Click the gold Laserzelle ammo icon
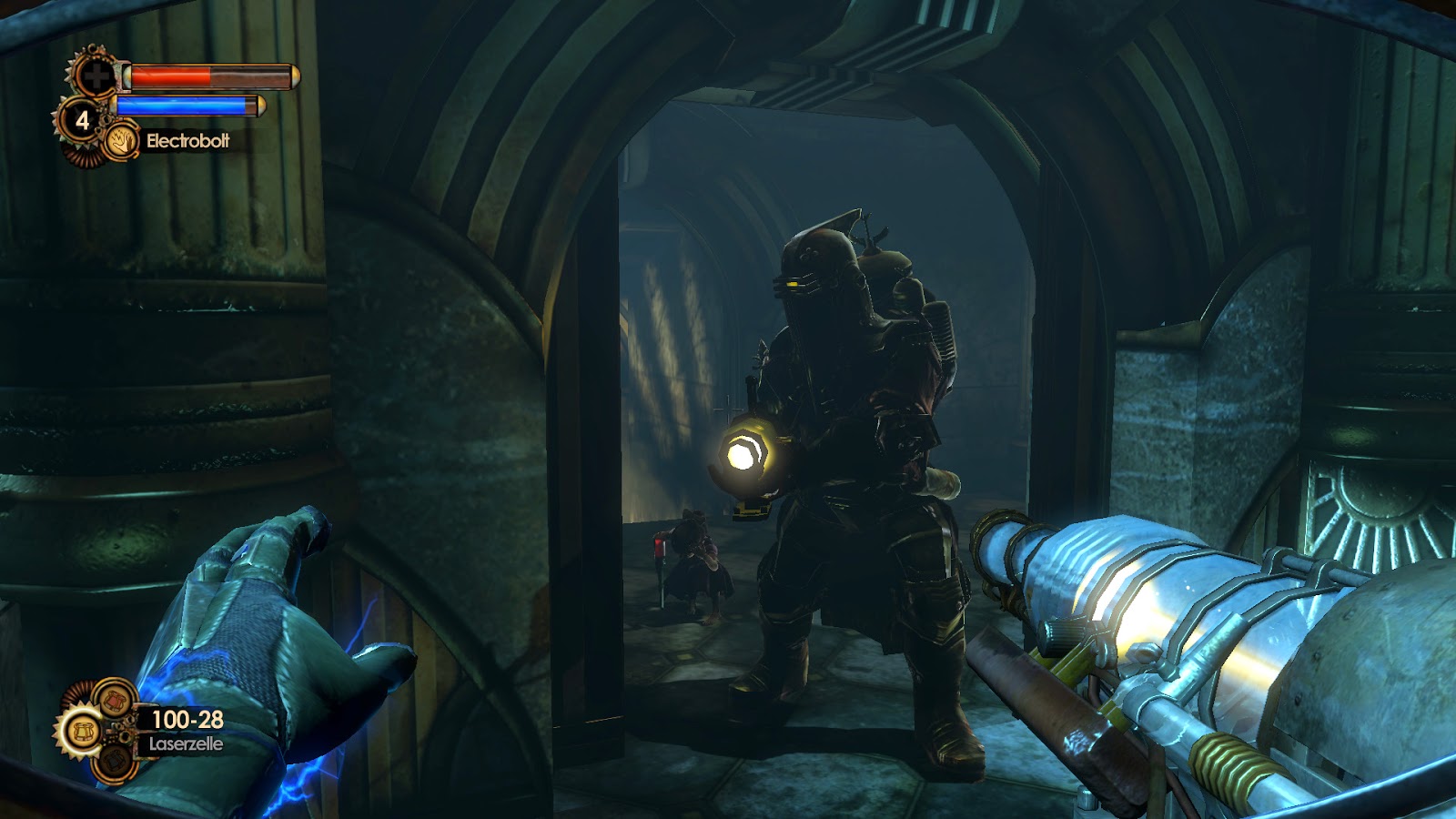Screen dimensions: 1456x819 (x=84, y=733)
